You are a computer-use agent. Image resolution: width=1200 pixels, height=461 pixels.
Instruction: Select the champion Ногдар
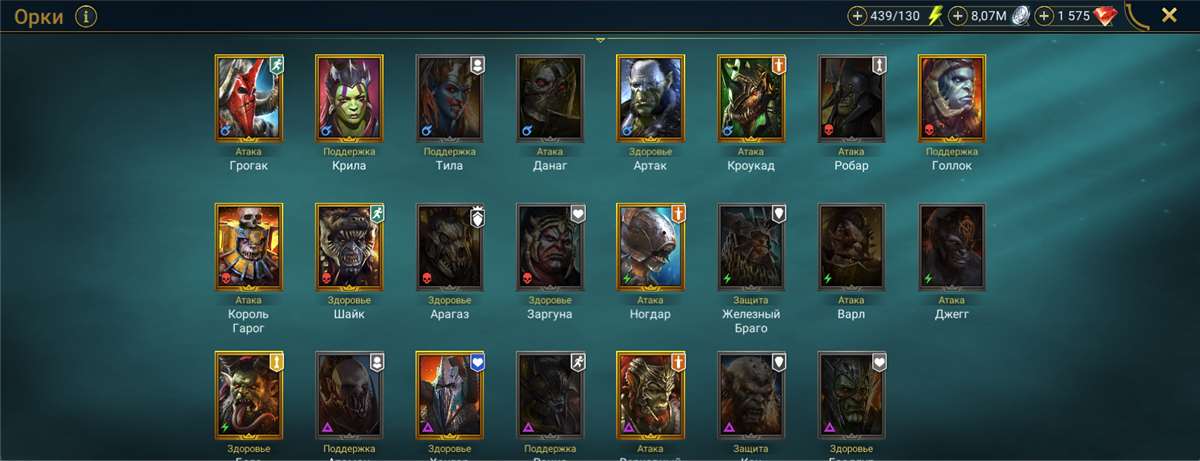tap(650, 247)
